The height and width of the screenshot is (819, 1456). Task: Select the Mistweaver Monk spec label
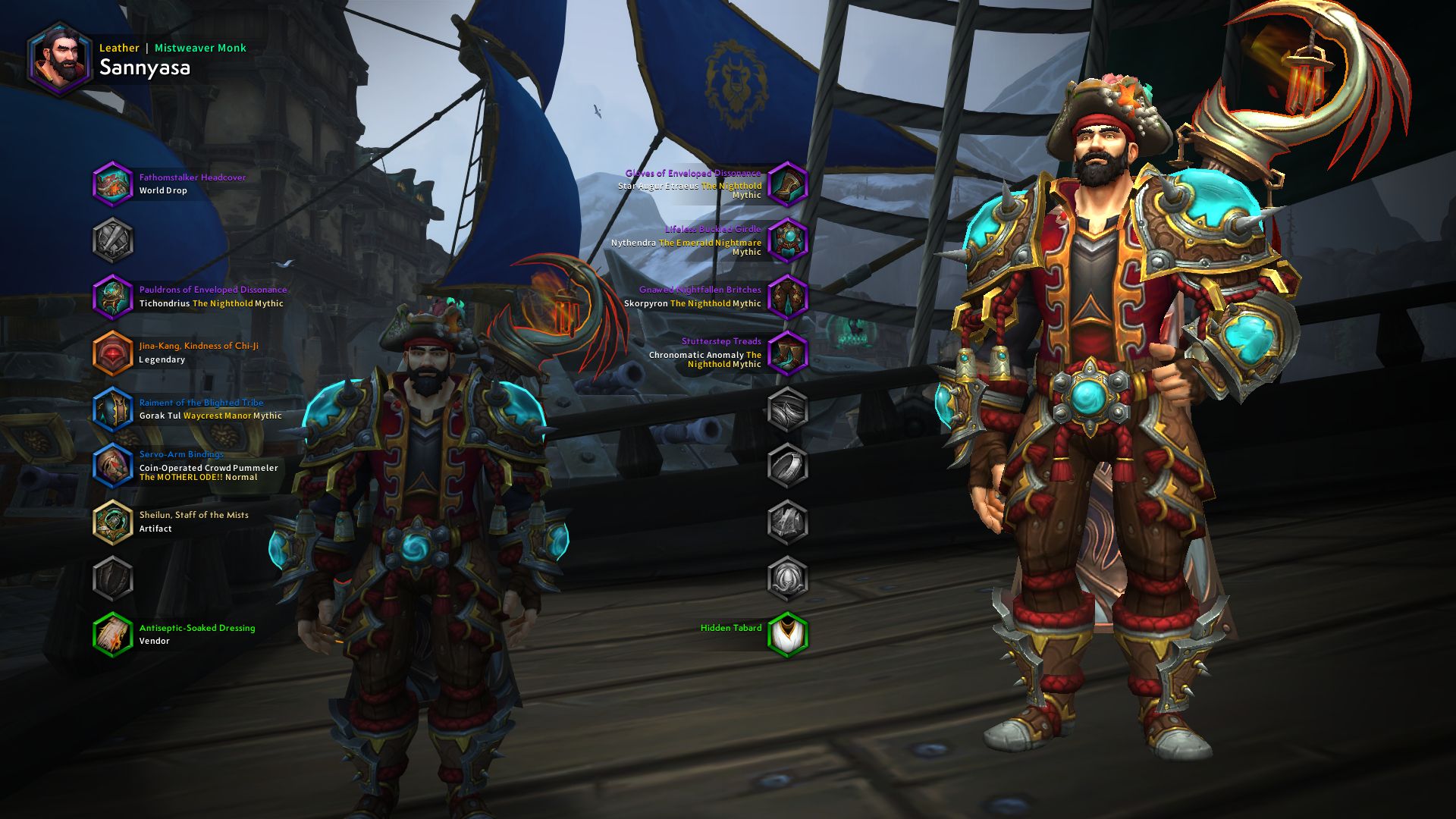199,47
